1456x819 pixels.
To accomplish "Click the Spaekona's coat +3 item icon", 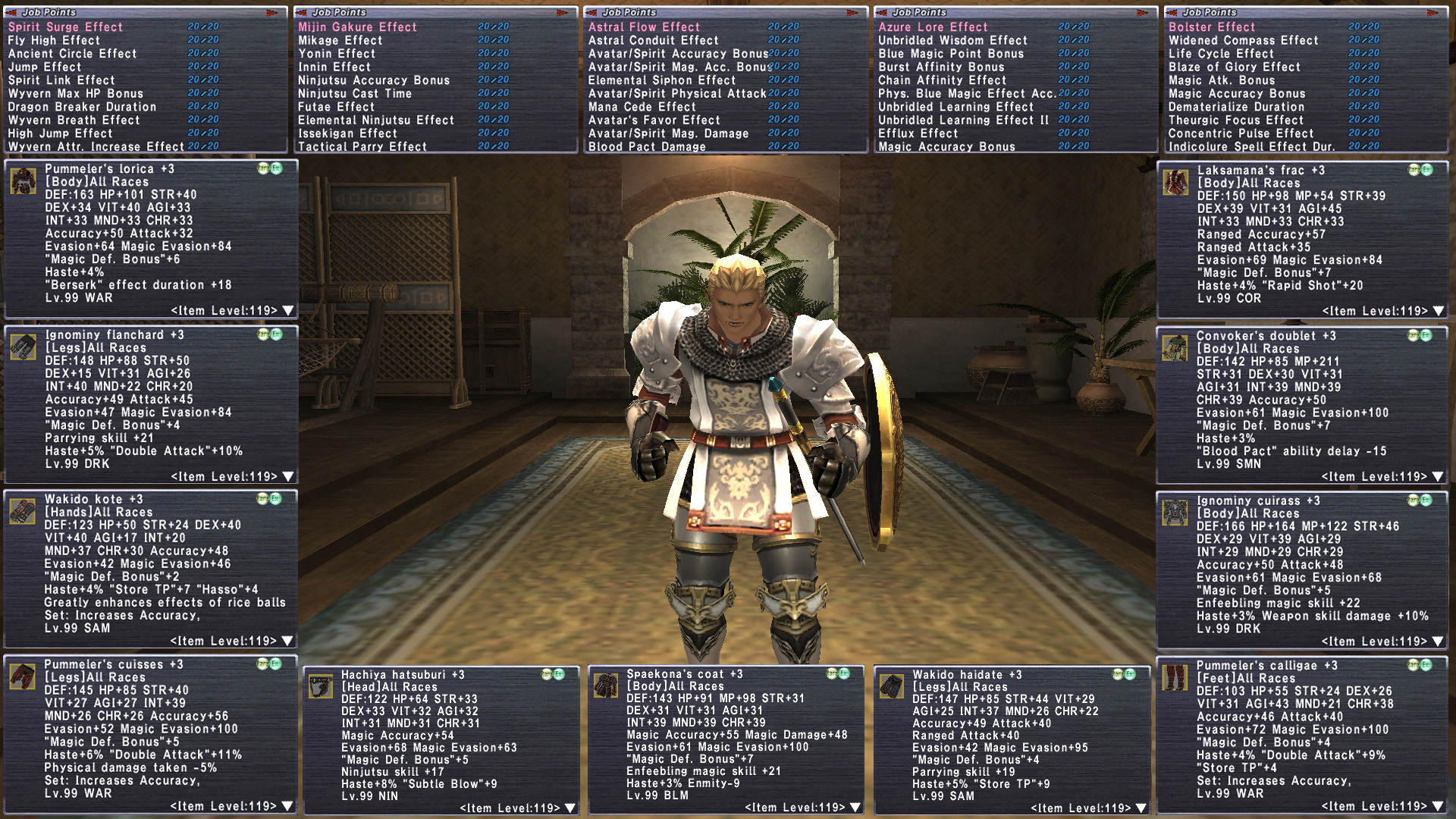I will (606, 686).
